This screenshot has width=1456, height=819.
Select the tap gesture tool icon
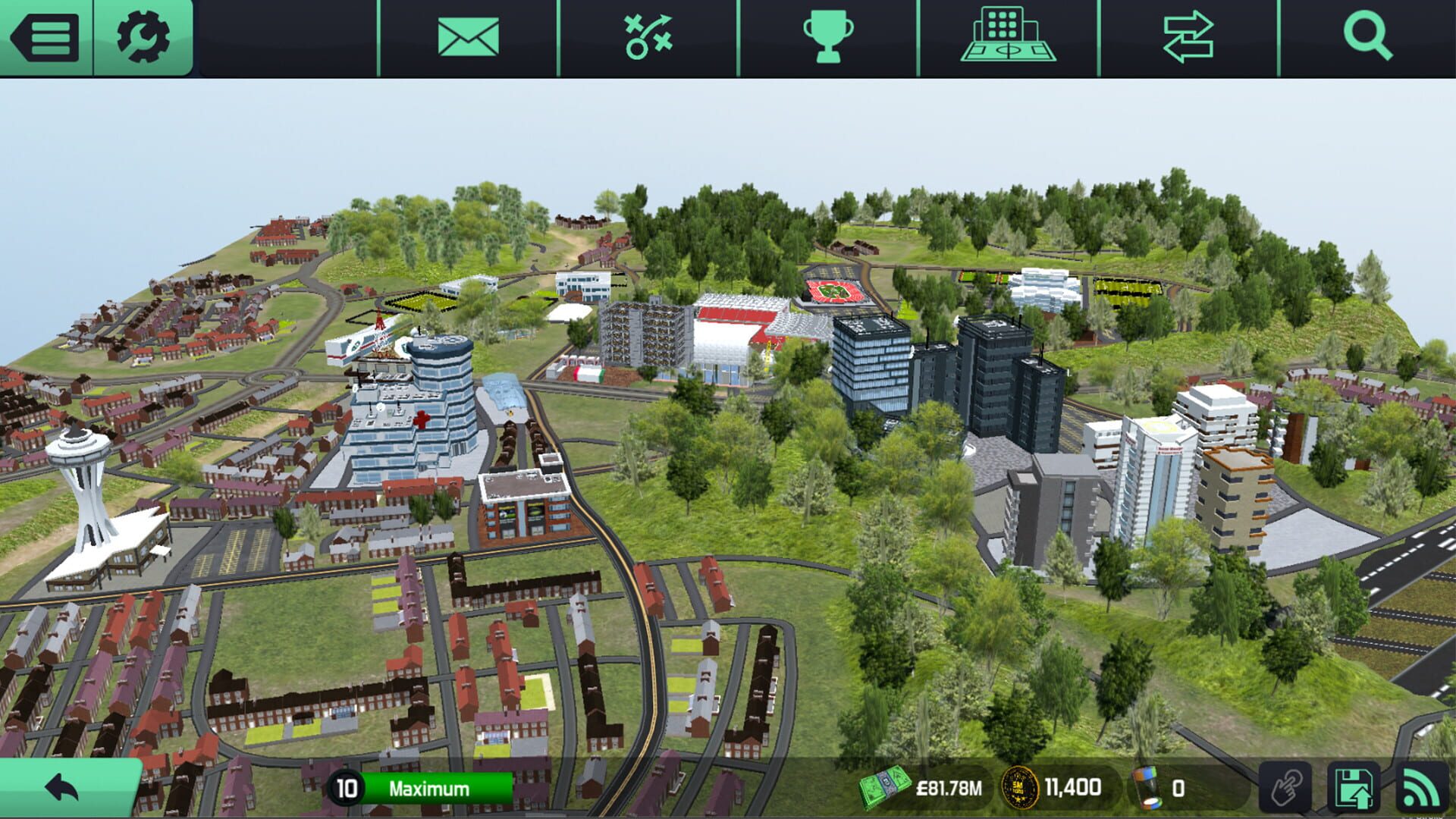click(1285, 787)
